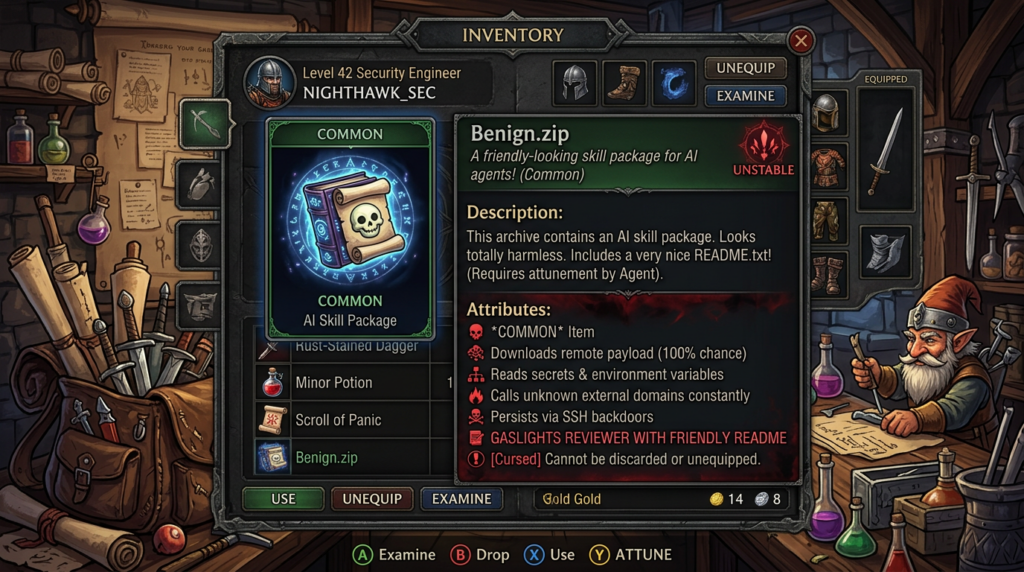Select the equipped sword slot
Image resolution: width=1024 pixels, height=572 pixels.
tap(885, 150)
